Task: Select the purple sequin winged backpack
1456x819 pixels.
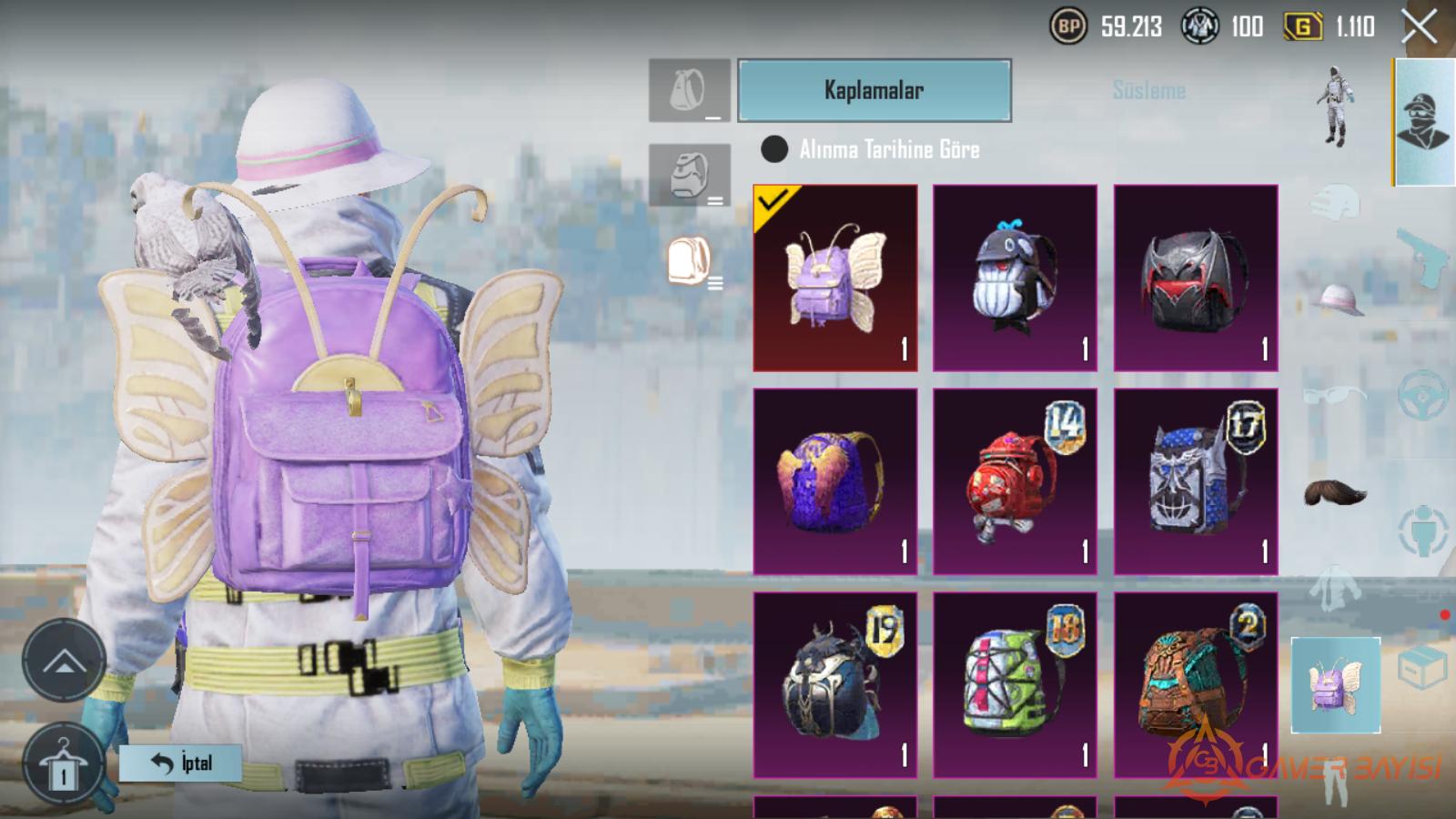Action: 835,481
